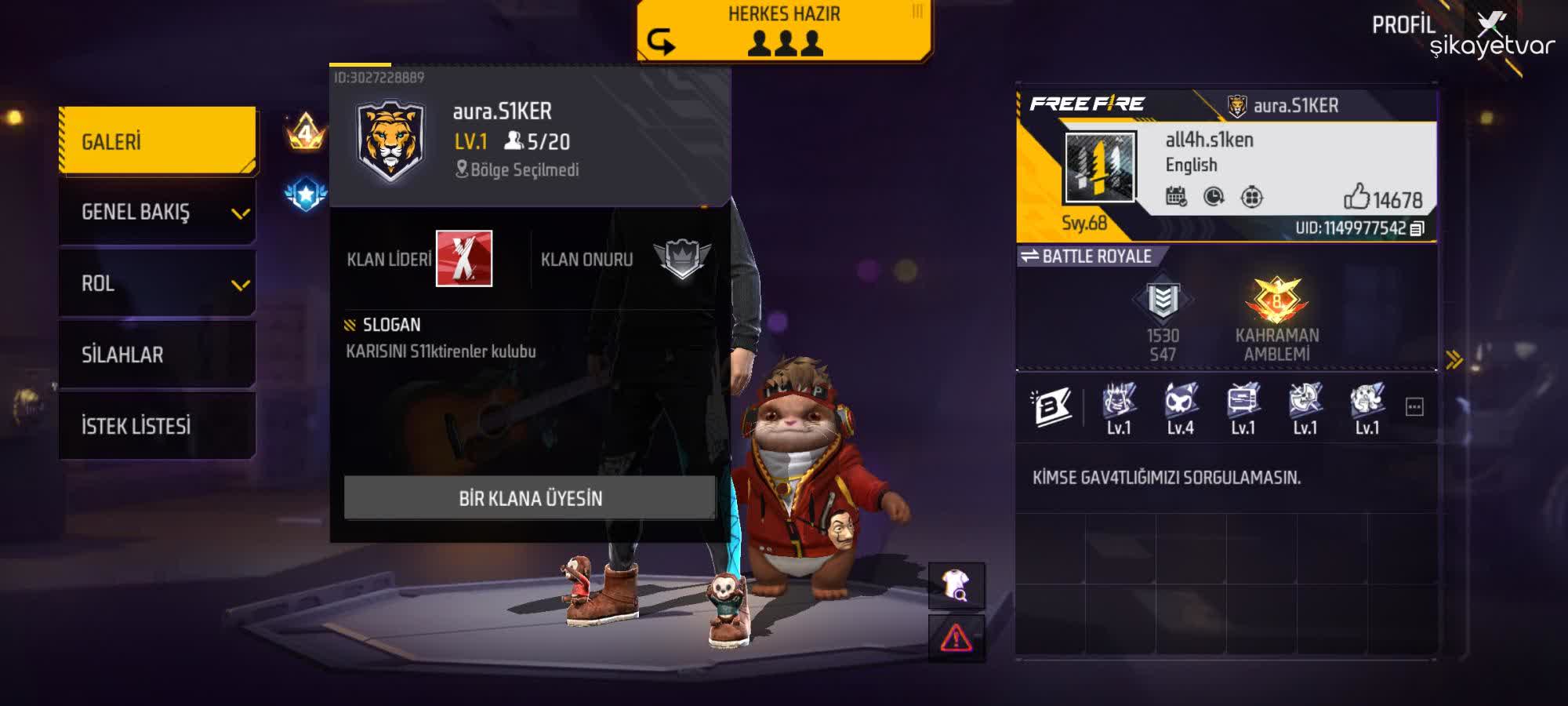Open the GALERİ tab
This screenshot has width=1568, height=706.
158,141
